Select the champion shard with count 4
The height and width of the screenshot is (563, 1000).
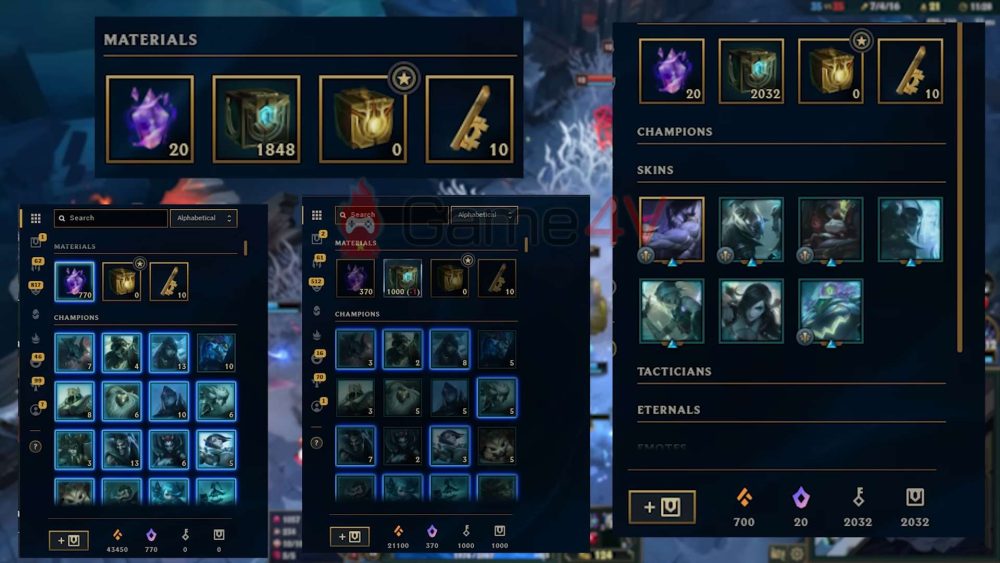[122, 353]
